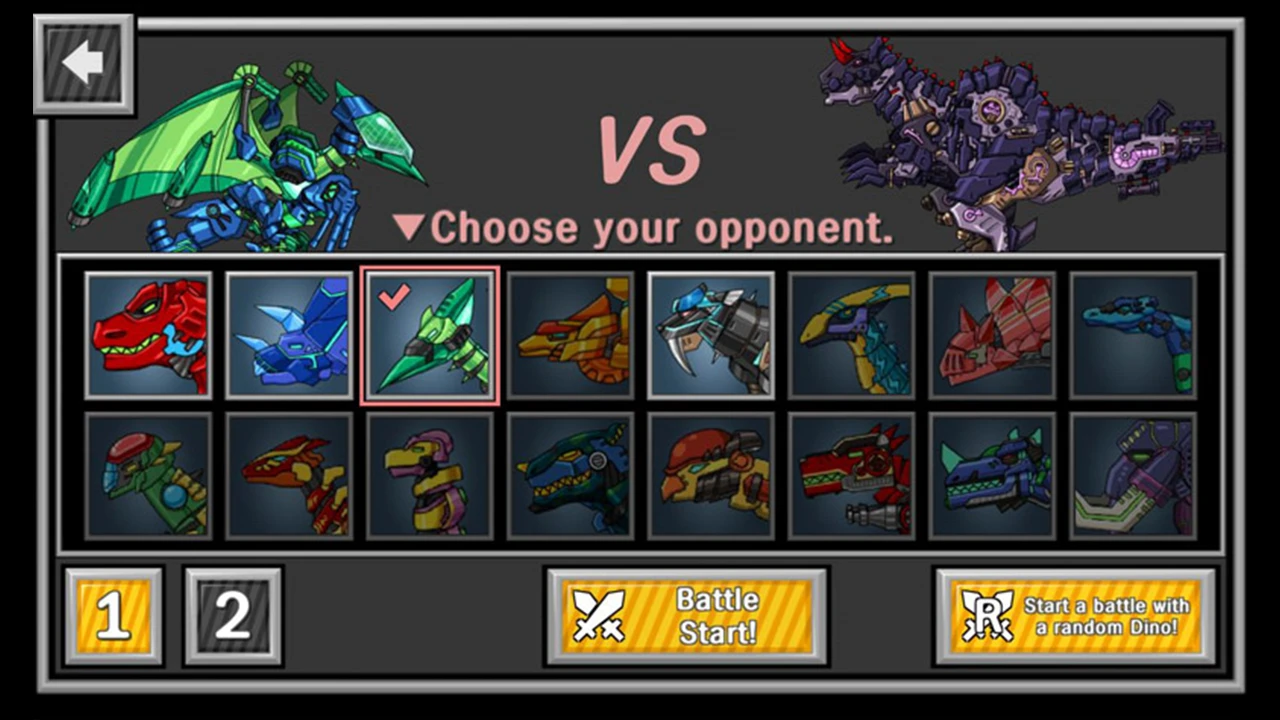Pick the blue triceratops opponent tile
1280x720 pixels.
pos(289,335)
